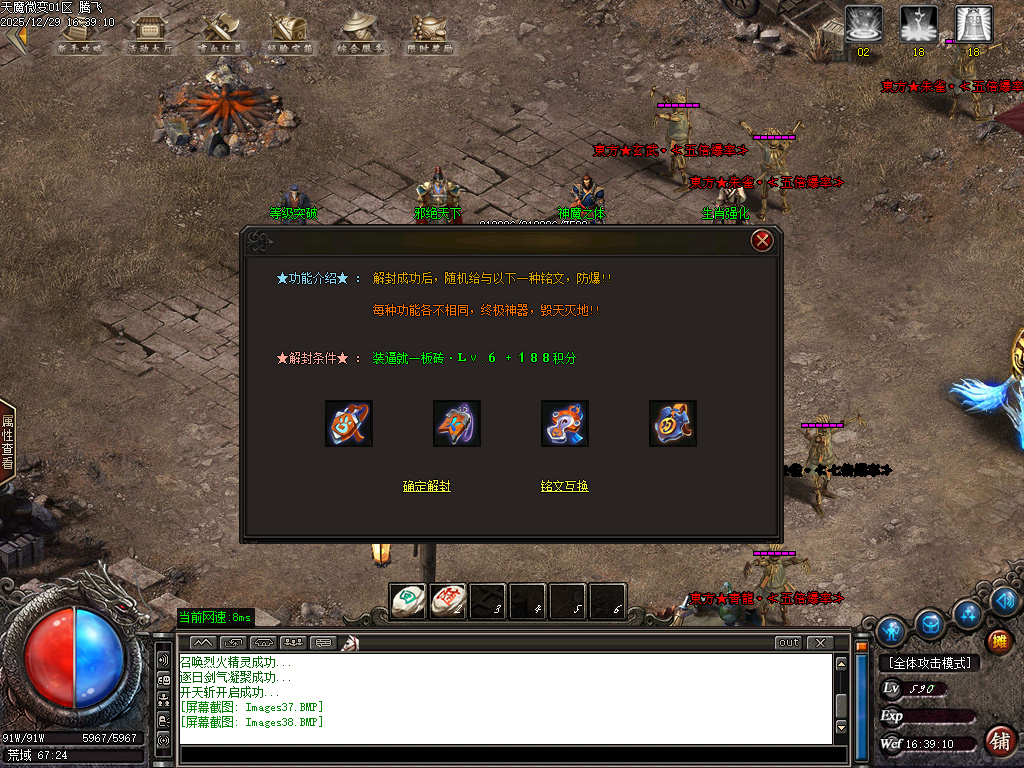Open the bag chest round button
The image size is (1024, 768).
931,624
